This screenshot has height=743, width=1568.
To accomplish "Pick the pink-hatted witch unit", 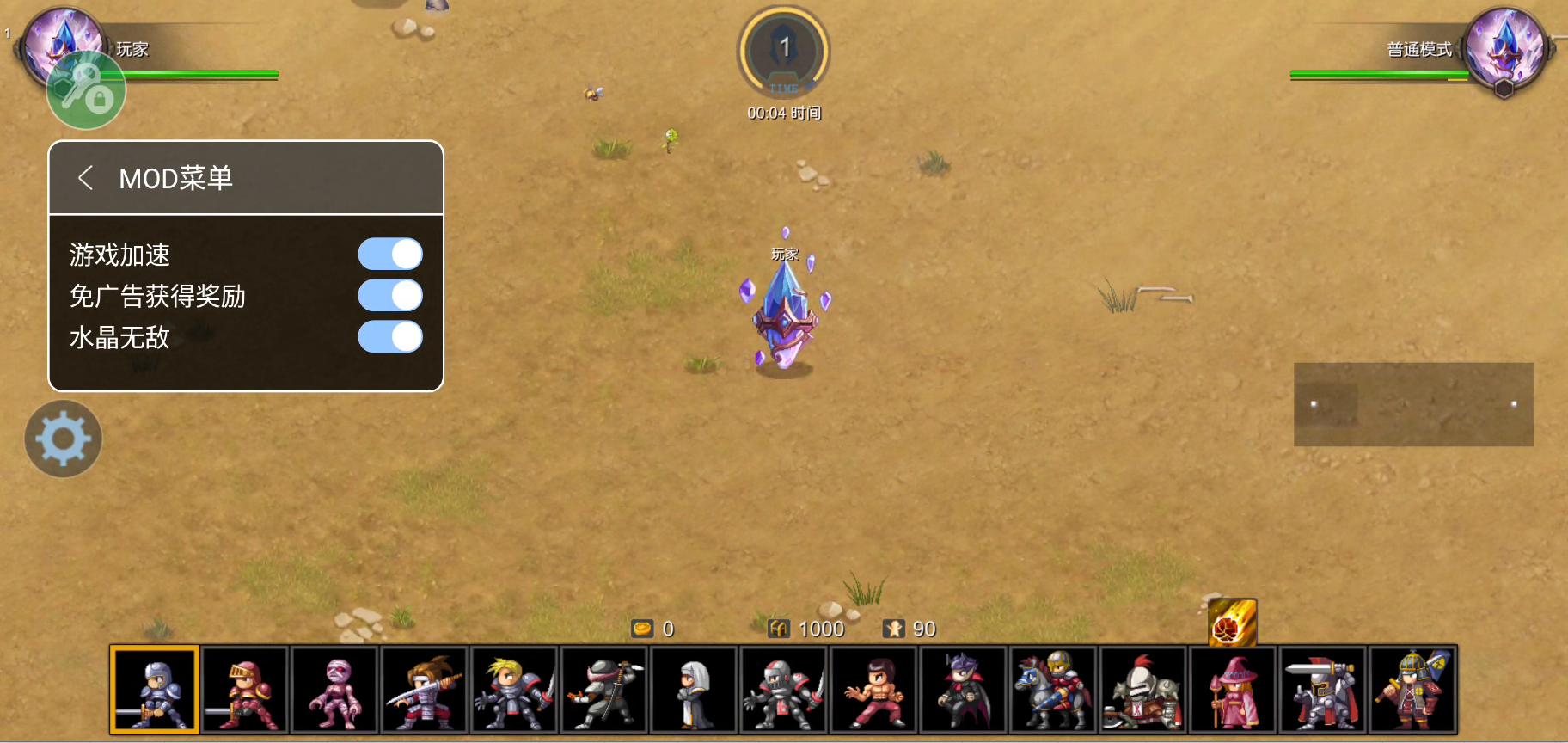I will coord(1232,690).
